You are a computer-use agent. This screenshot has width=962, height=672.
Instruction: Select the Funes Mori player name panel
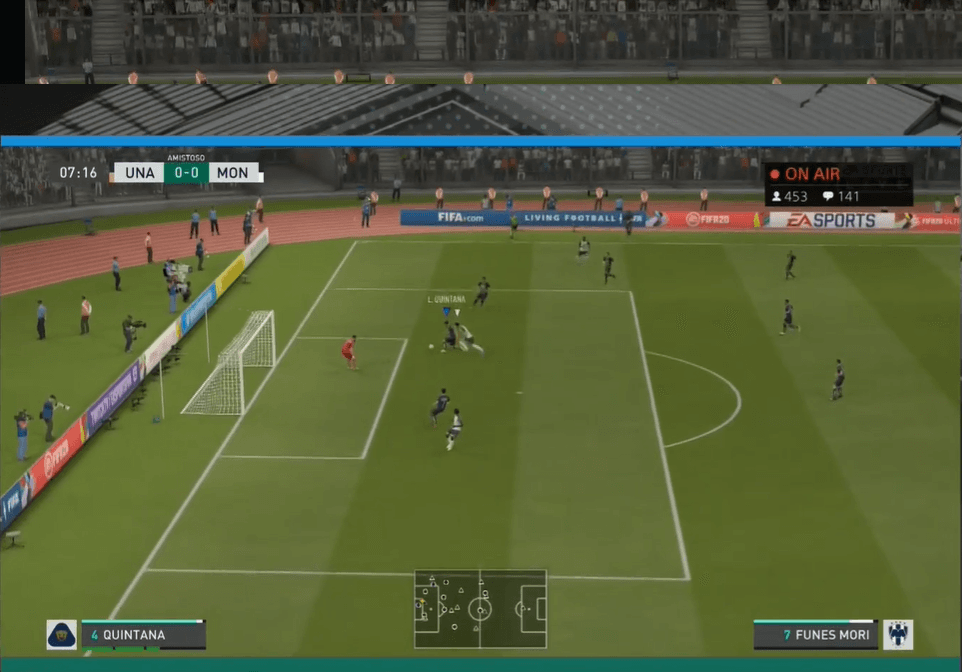tap(815, 635)
